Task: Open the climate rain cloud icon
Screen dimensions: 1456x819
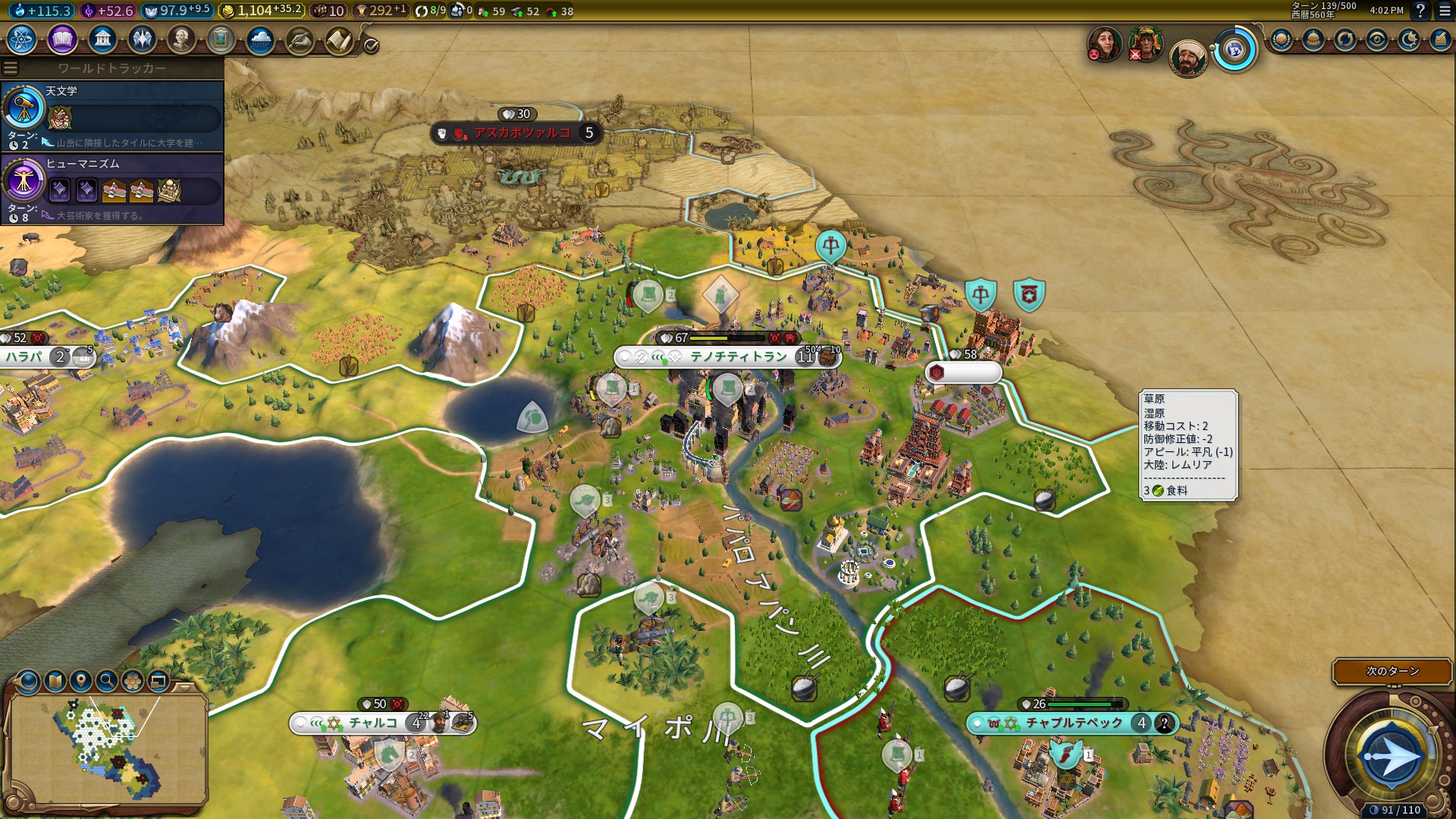Action: 260,39
